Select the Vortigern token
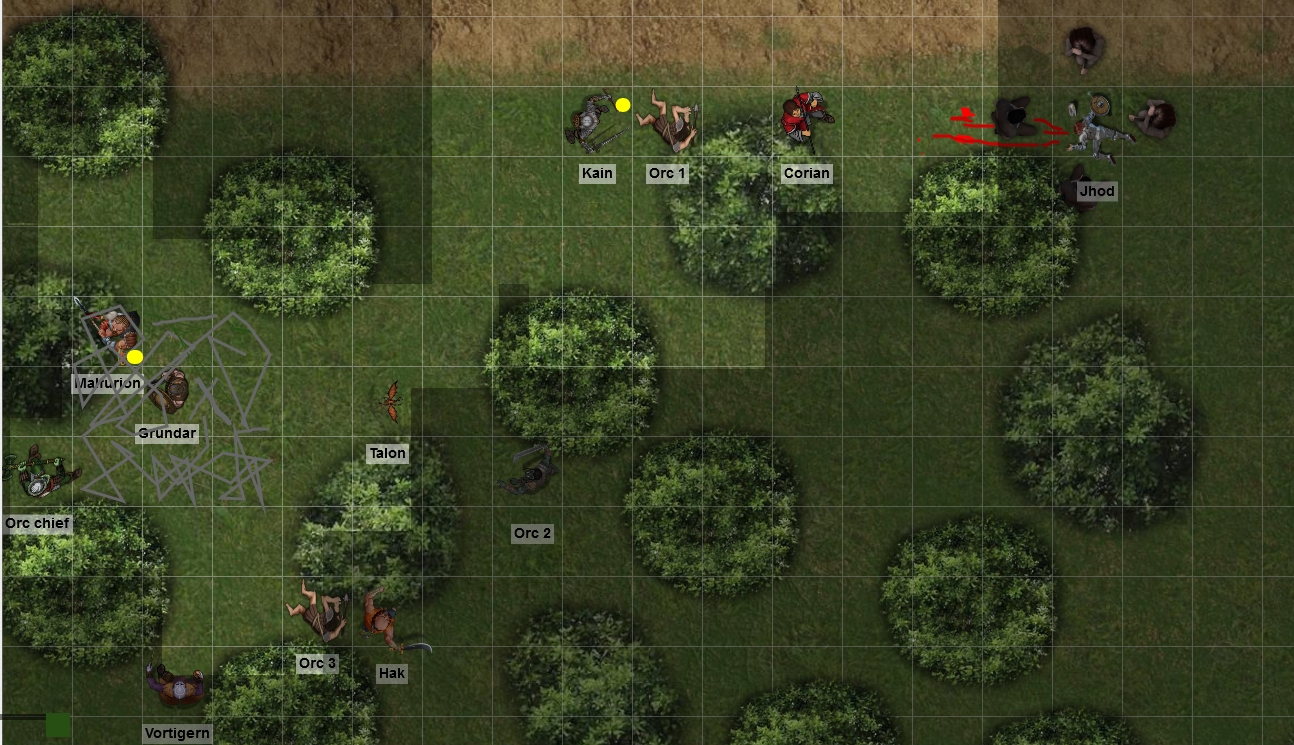This screenshot has height=745, width=1294. click(176, 688)
